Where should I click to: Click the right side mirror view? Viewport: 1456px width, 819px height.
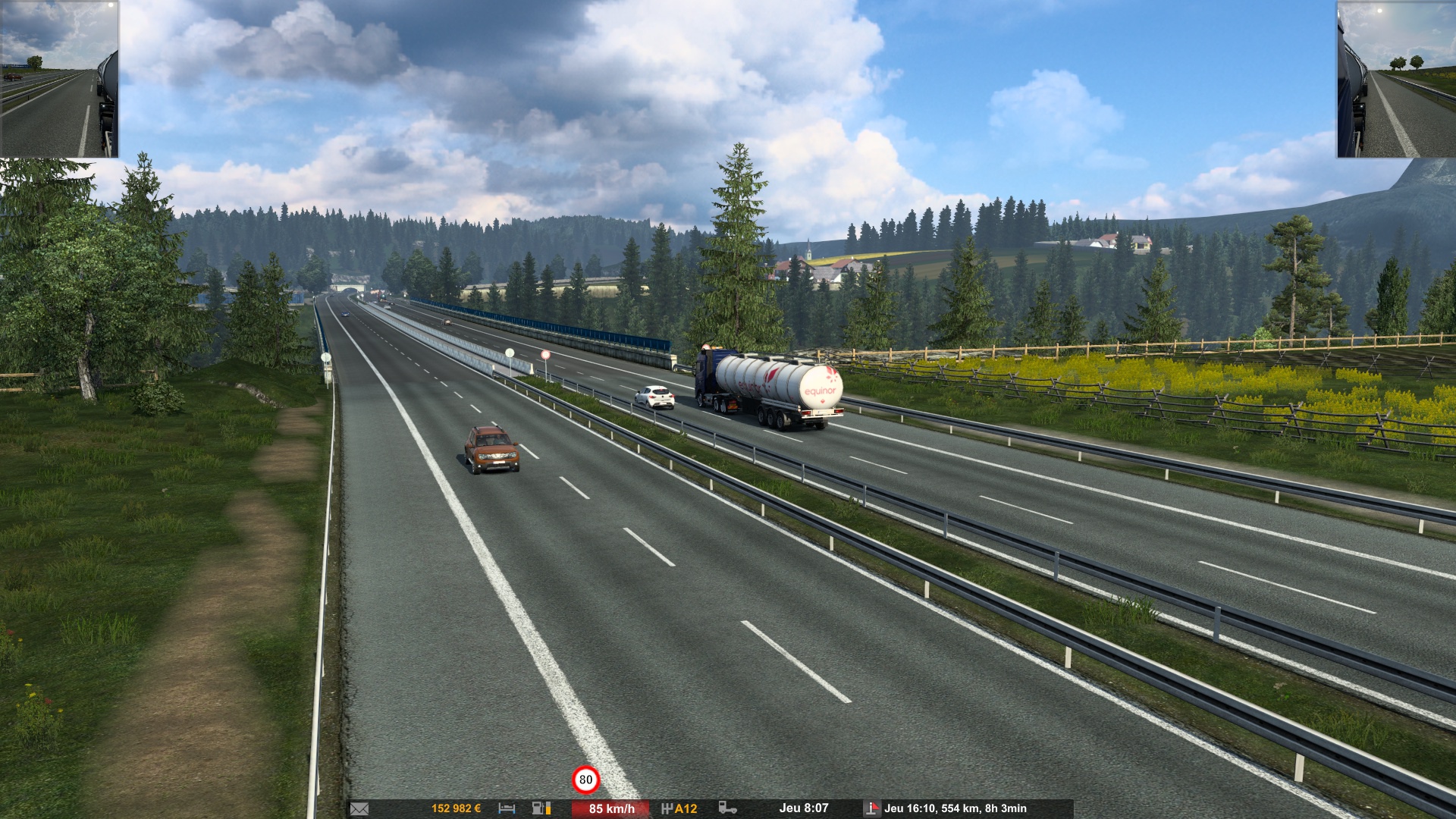[x=1395, y=79]
